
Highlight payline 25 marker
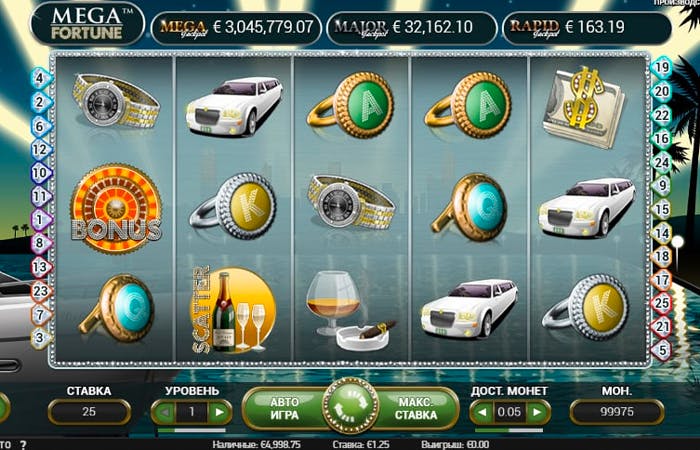pyautogui.click(x=661, y=302)
